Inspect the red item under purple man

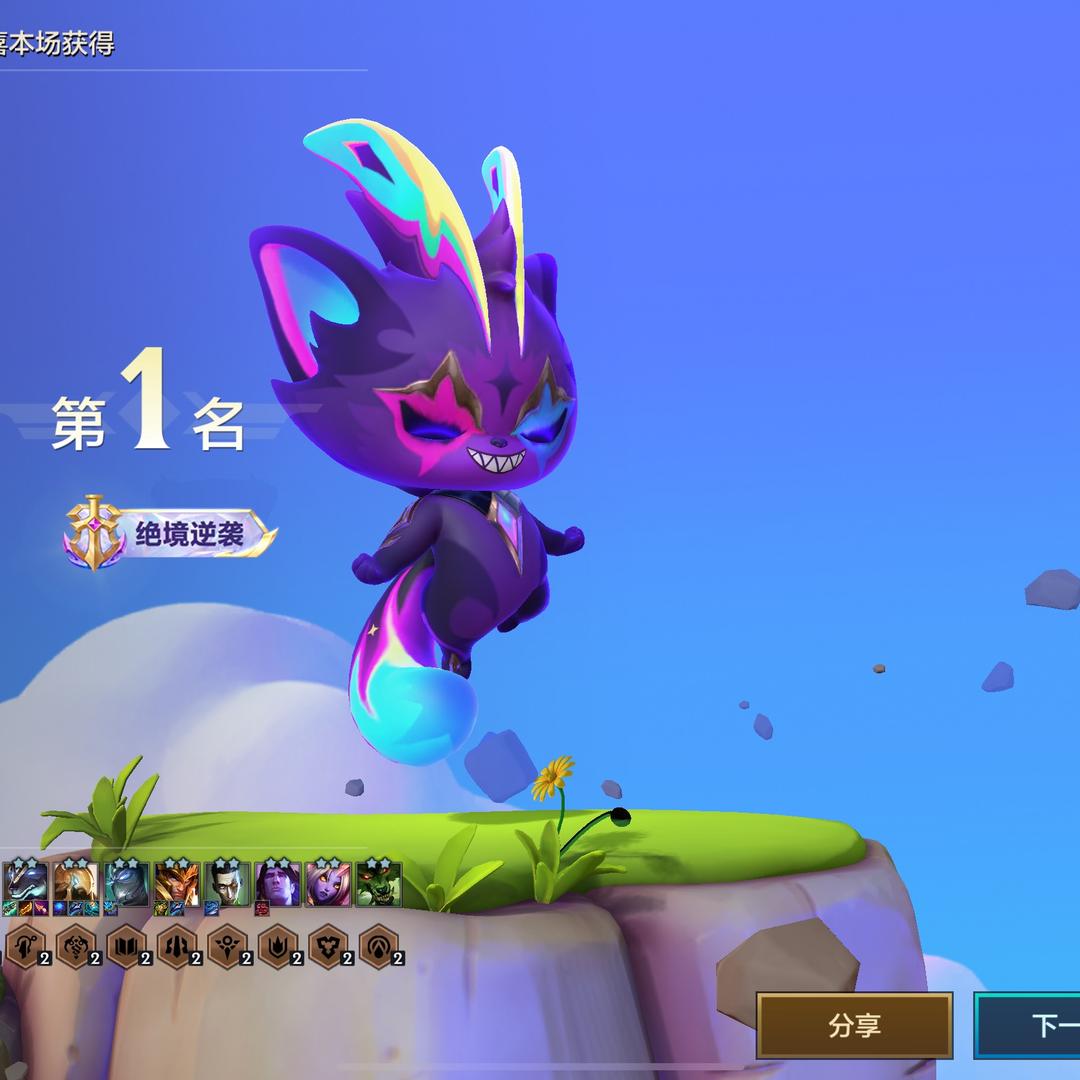tap(262, 909)
